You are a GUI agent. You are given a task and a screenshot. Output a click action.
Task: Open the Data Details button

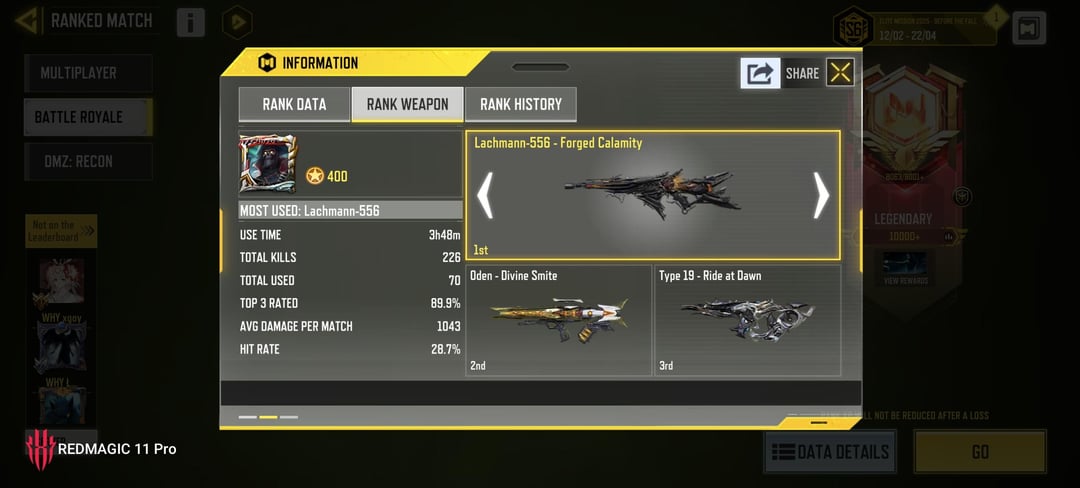coord(830,452)
